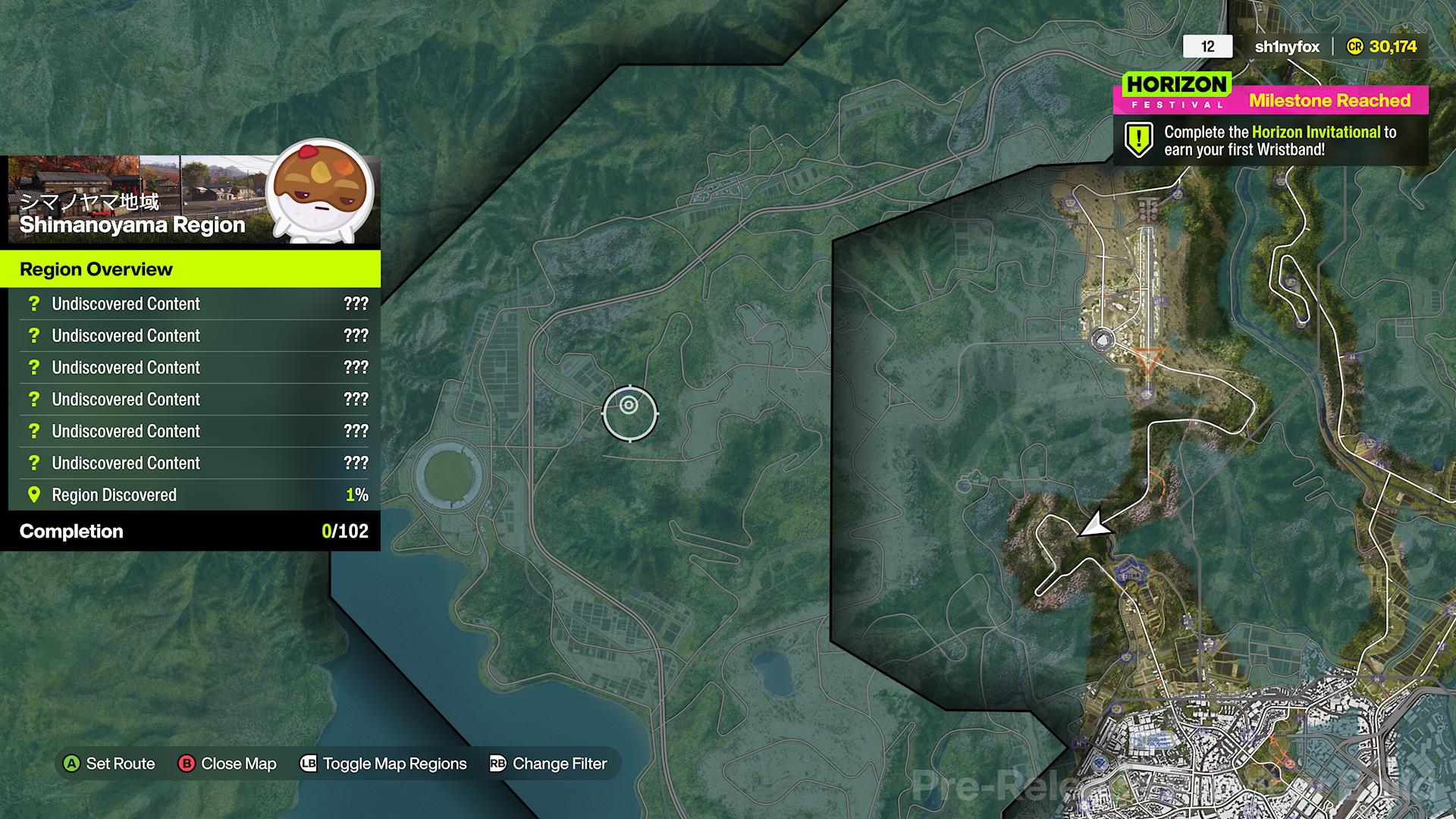Click the white player arrow marker on the map
The height and width of the screenshot is (819, 1456).
point(1097,523)
